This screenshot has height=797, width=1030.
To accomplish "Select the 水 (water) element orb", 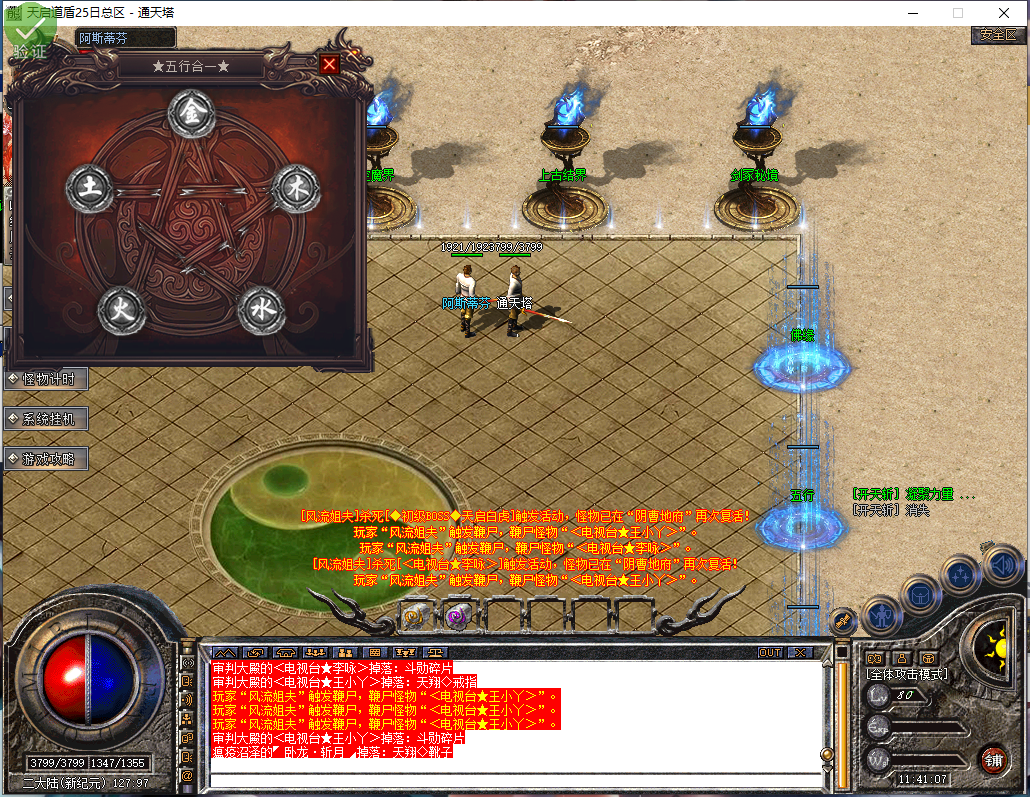I will tap(262, 311).
